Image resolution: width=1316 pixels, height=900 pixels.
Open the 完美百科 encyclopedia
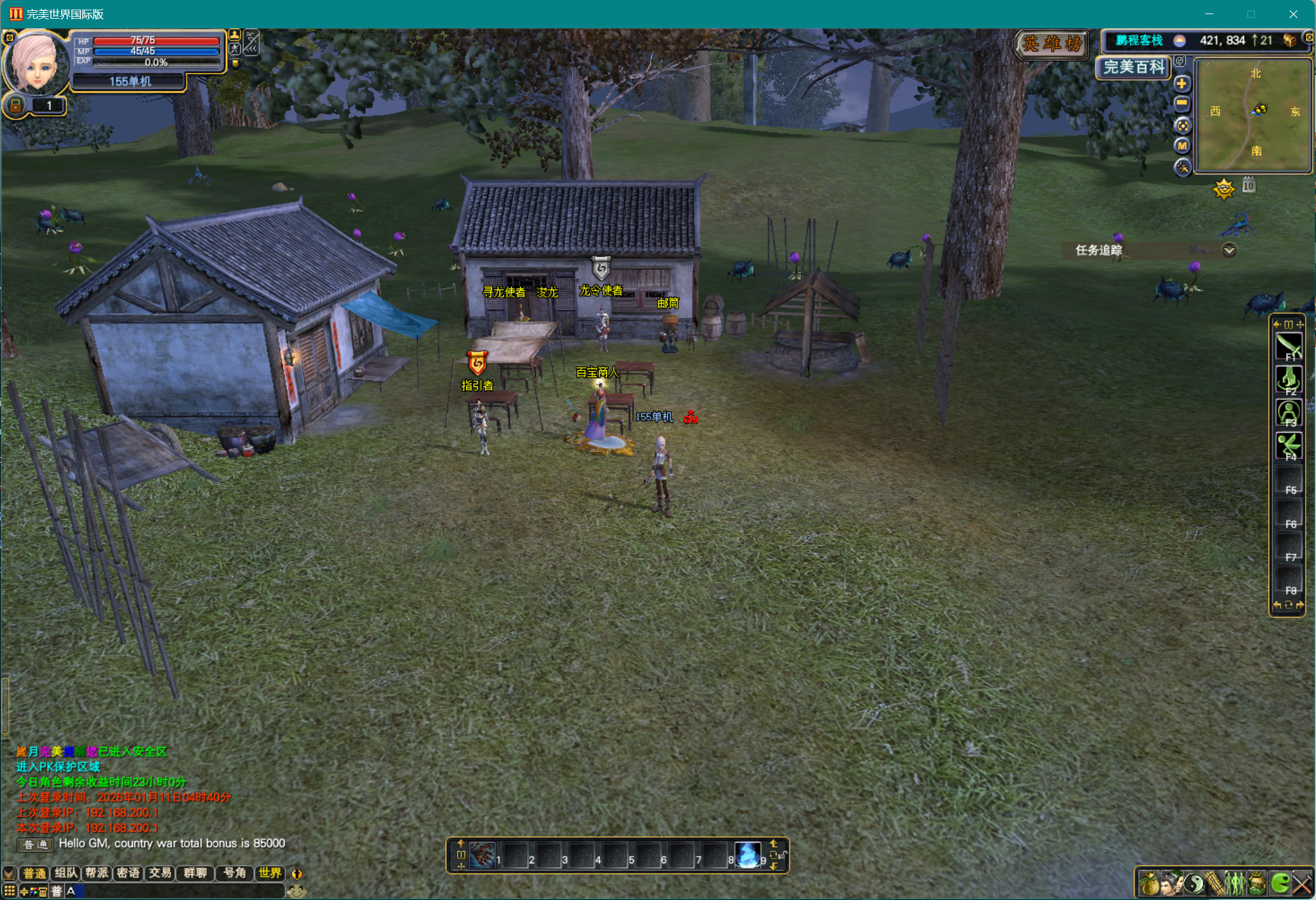pos(1133,67)
